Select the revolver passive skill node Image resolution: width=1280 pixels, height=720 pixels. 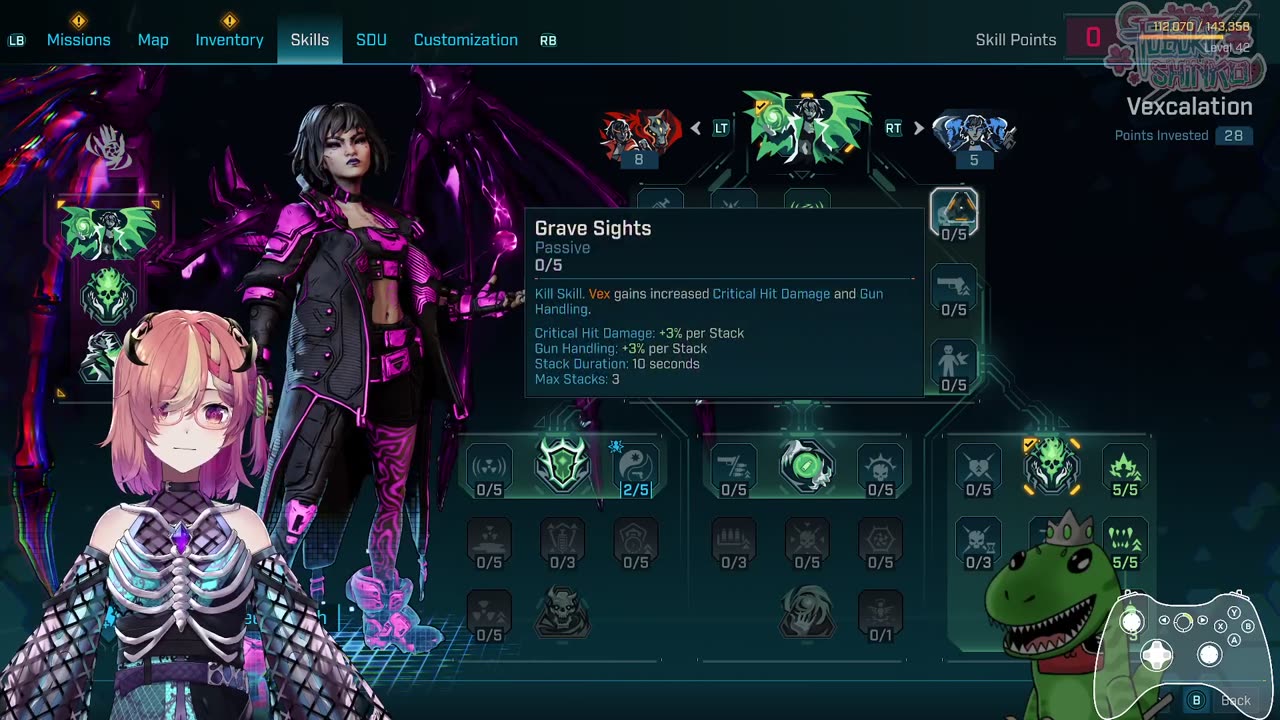tap(954, 287)
